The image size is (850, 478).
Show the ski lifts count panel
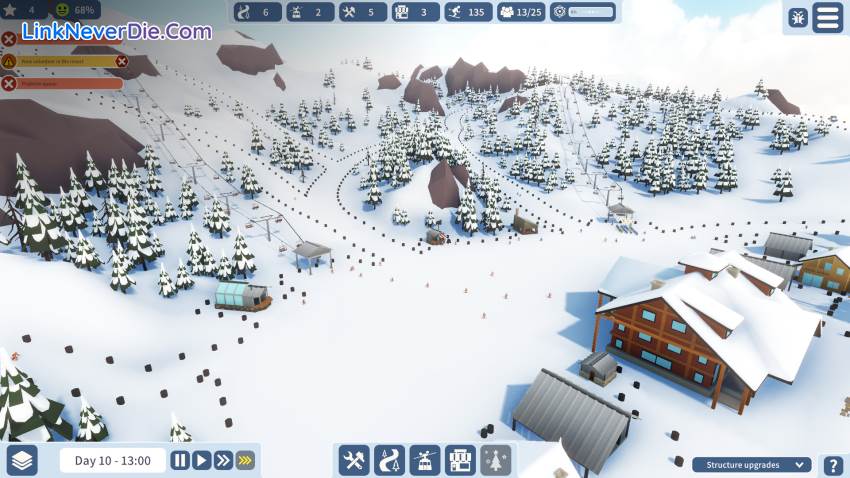pyautogui.click(x=310, y=12)
